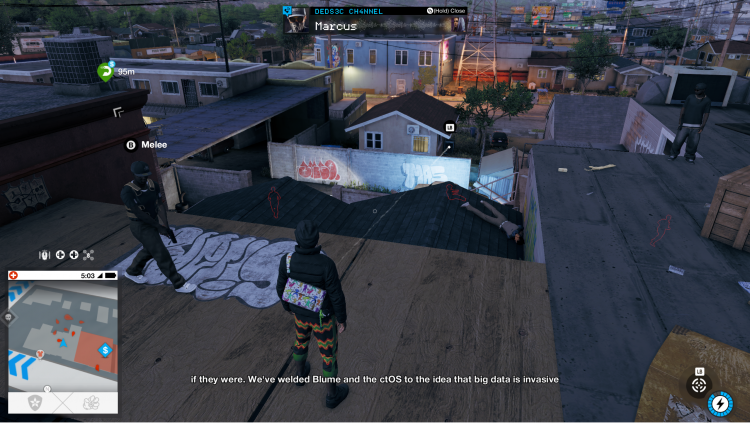This screenshot has height=423, width=750.
Task: Select the network nodes icon above minimap
Action: [x=88, y=255]
